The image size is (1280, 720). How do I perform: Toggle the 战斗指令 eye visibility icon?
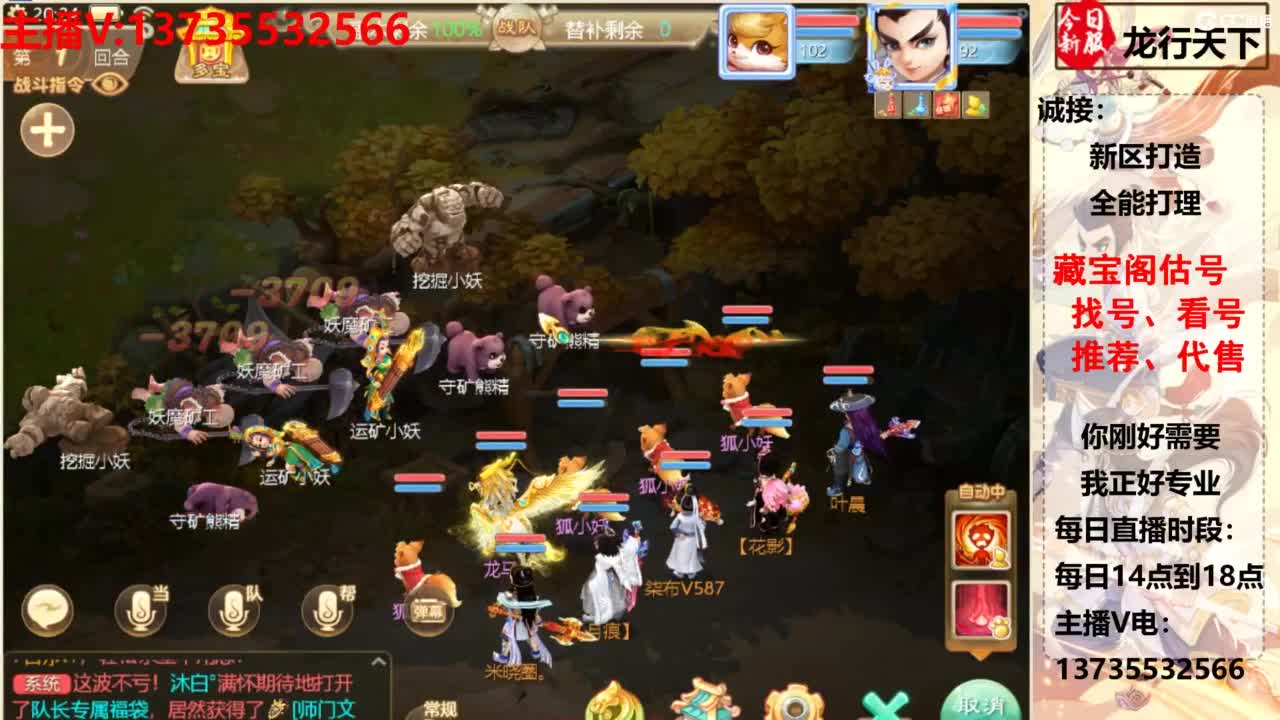click(110, 86)
